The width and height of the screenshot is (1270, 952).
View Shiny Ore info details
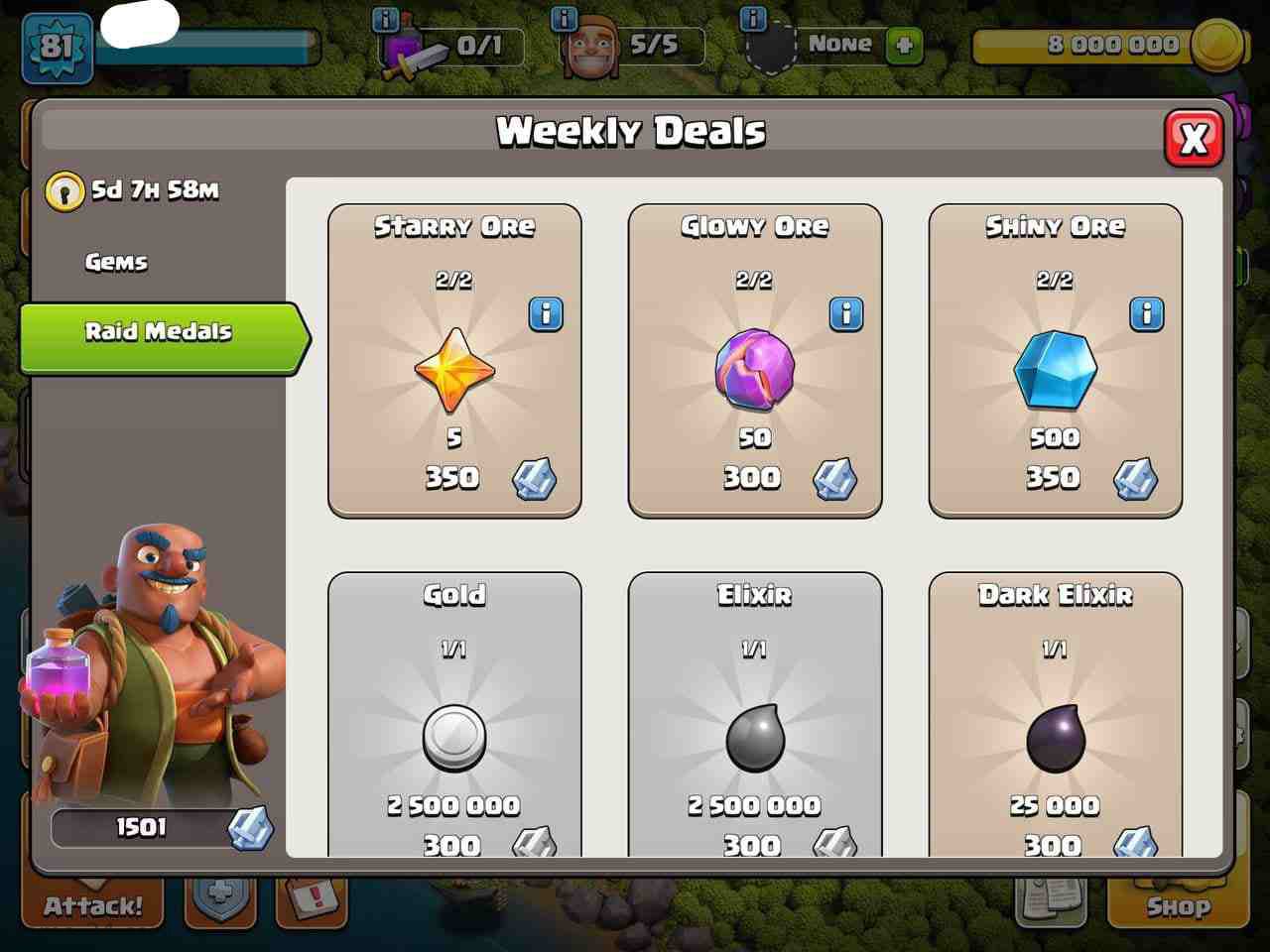1147,314
